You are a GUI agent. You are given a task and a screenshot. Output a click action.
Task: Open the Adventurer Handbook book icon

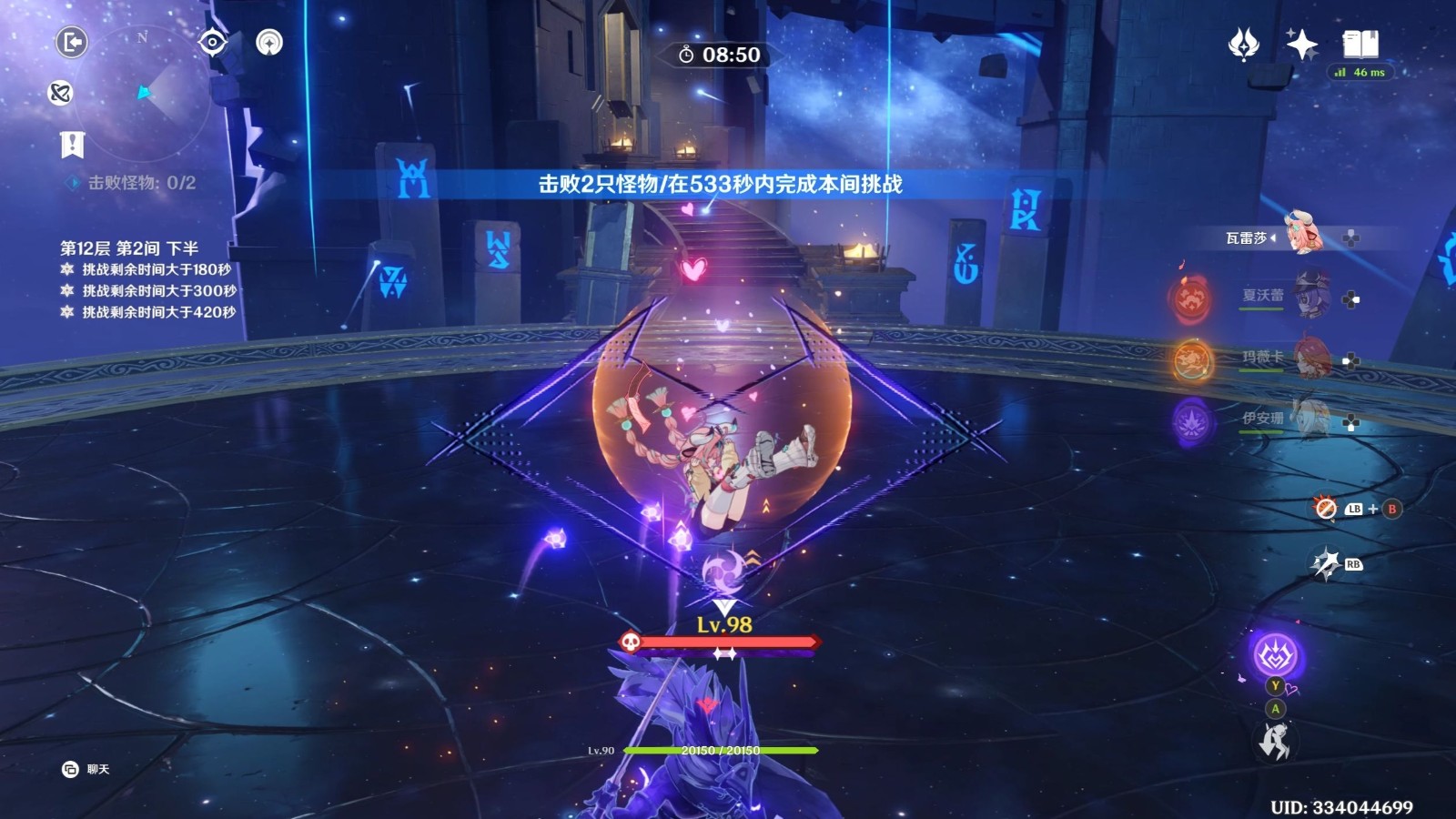point(1360,44)
